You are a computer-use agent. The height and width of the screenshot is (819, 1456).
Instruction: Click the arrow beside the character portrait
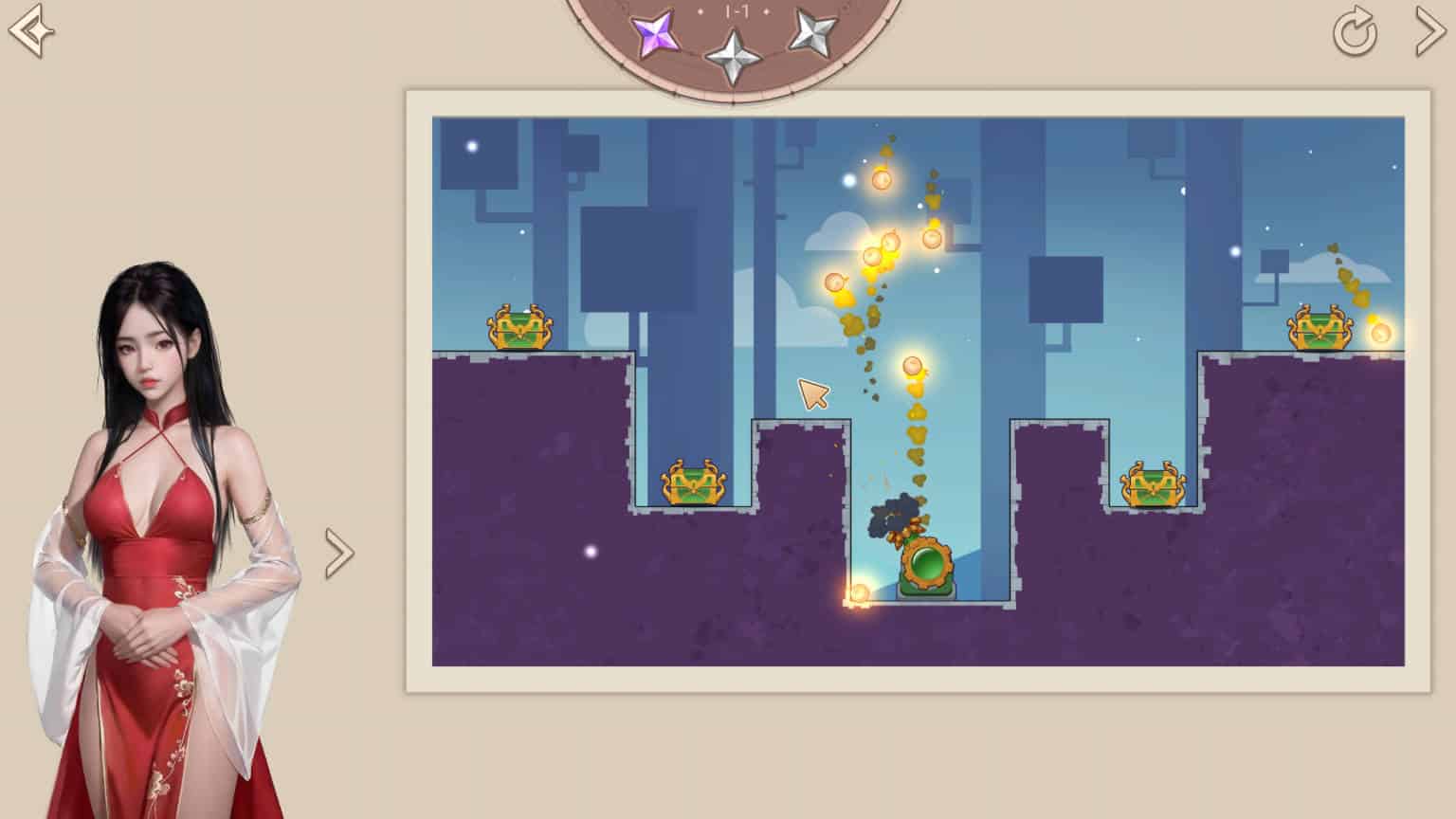click(338, 554)
